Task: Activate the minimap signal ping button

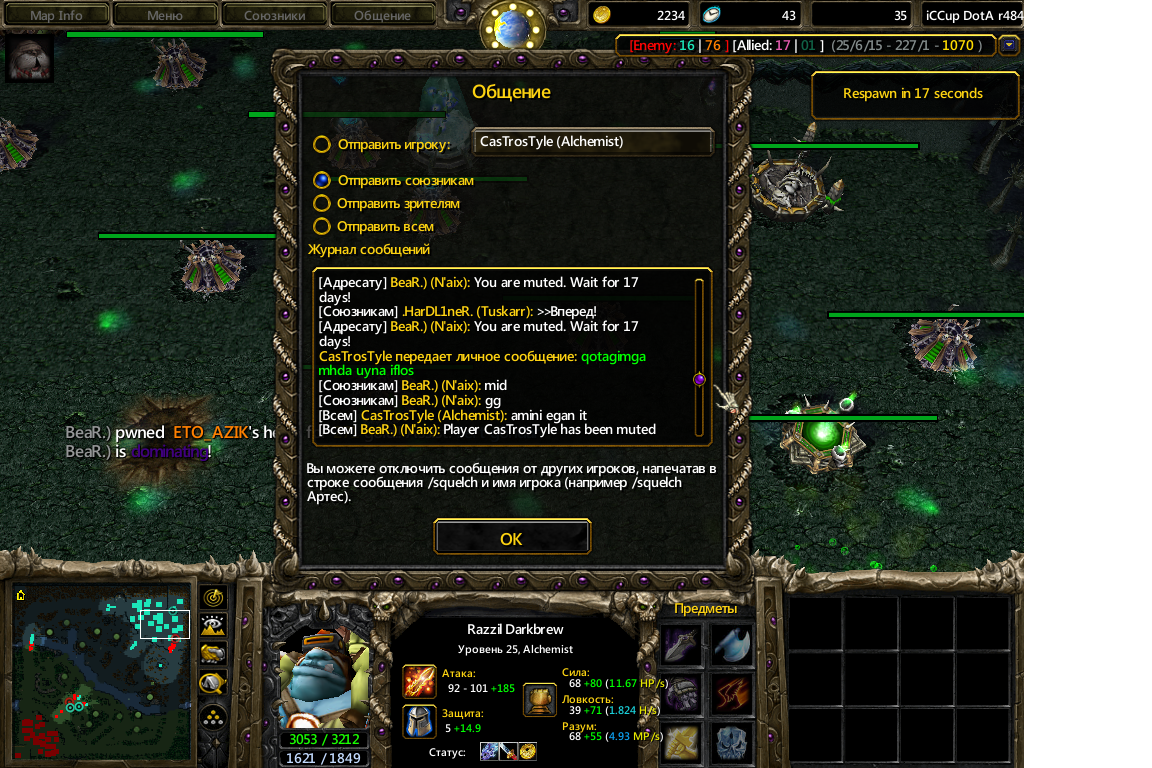Action: coord(213,598)
